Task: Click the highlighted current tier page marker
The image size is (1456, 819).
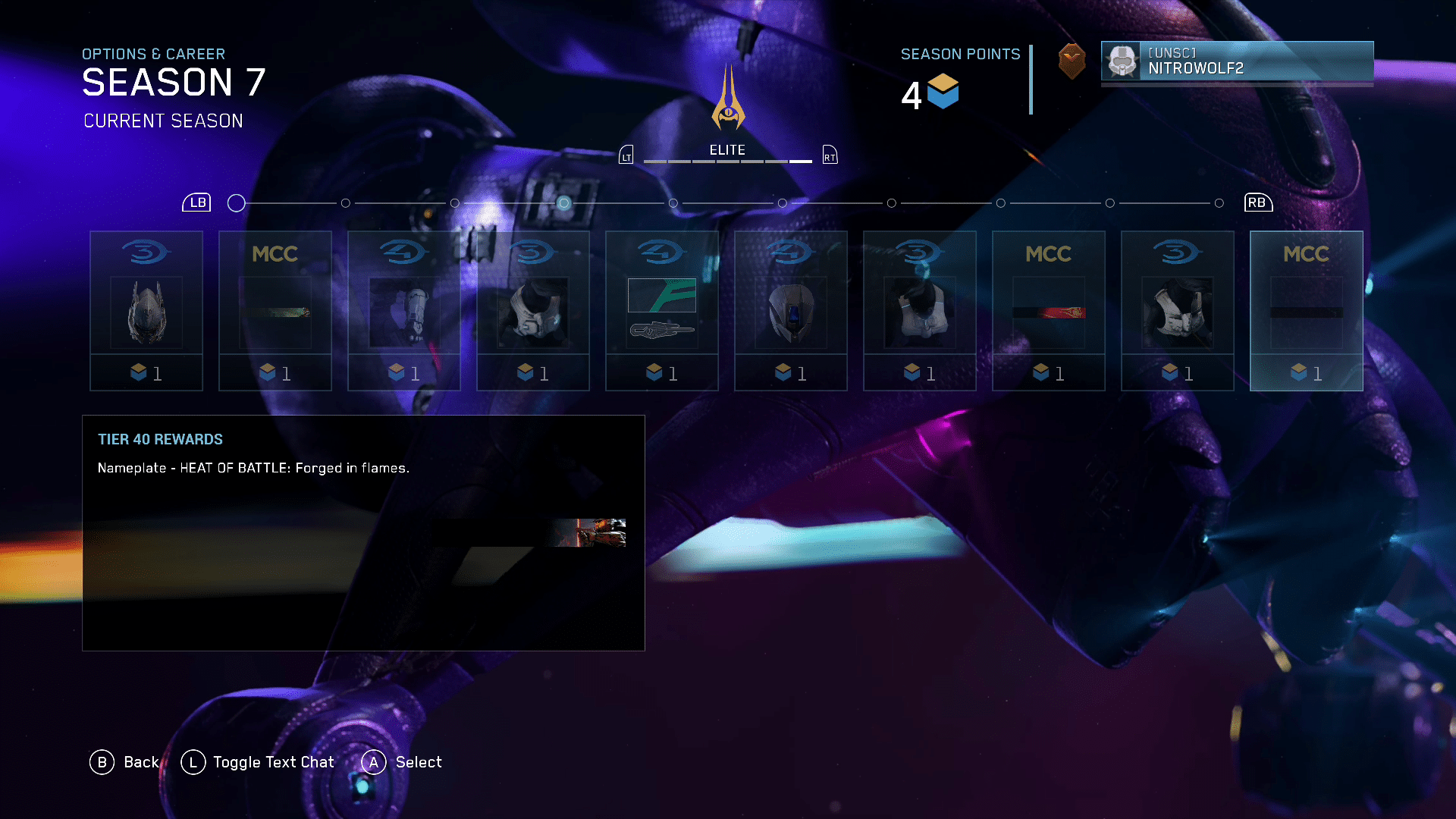Action: (563, 203)
